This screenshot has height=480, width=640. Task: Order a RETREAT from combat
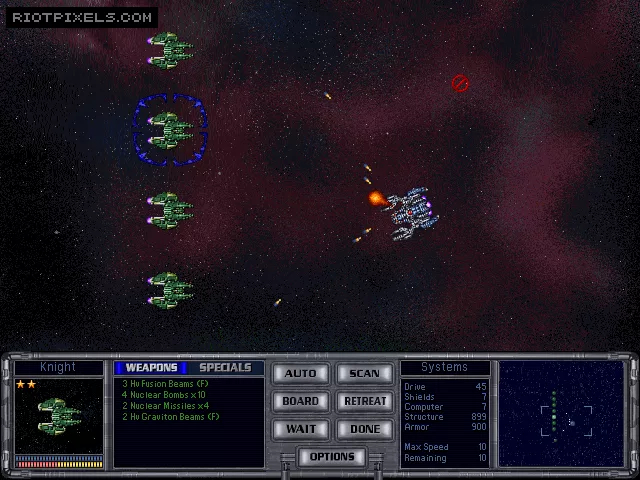tap(364, 401)
